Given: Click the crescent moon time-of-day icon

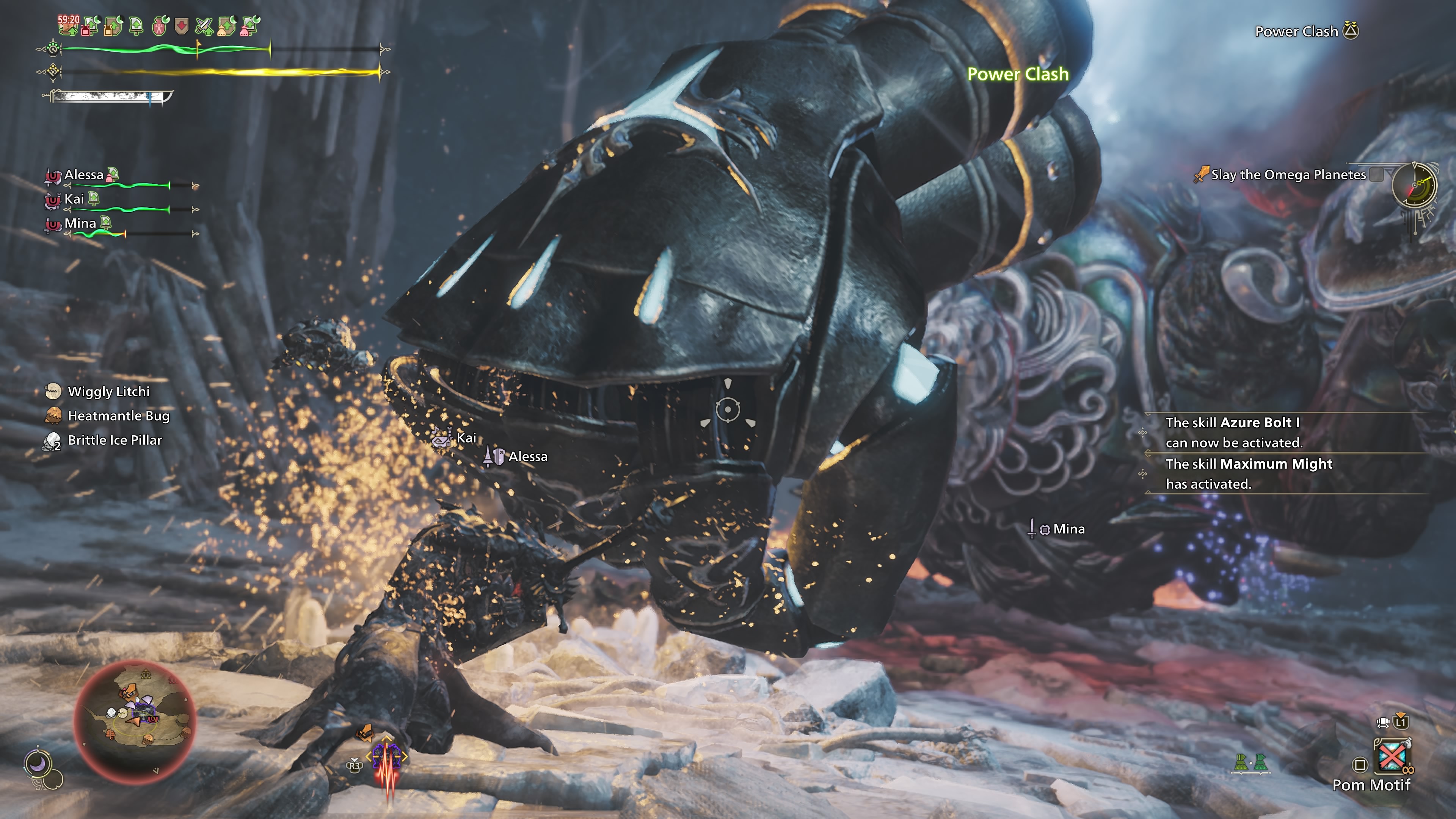Looking at the screenshot, I should point(38,764).
